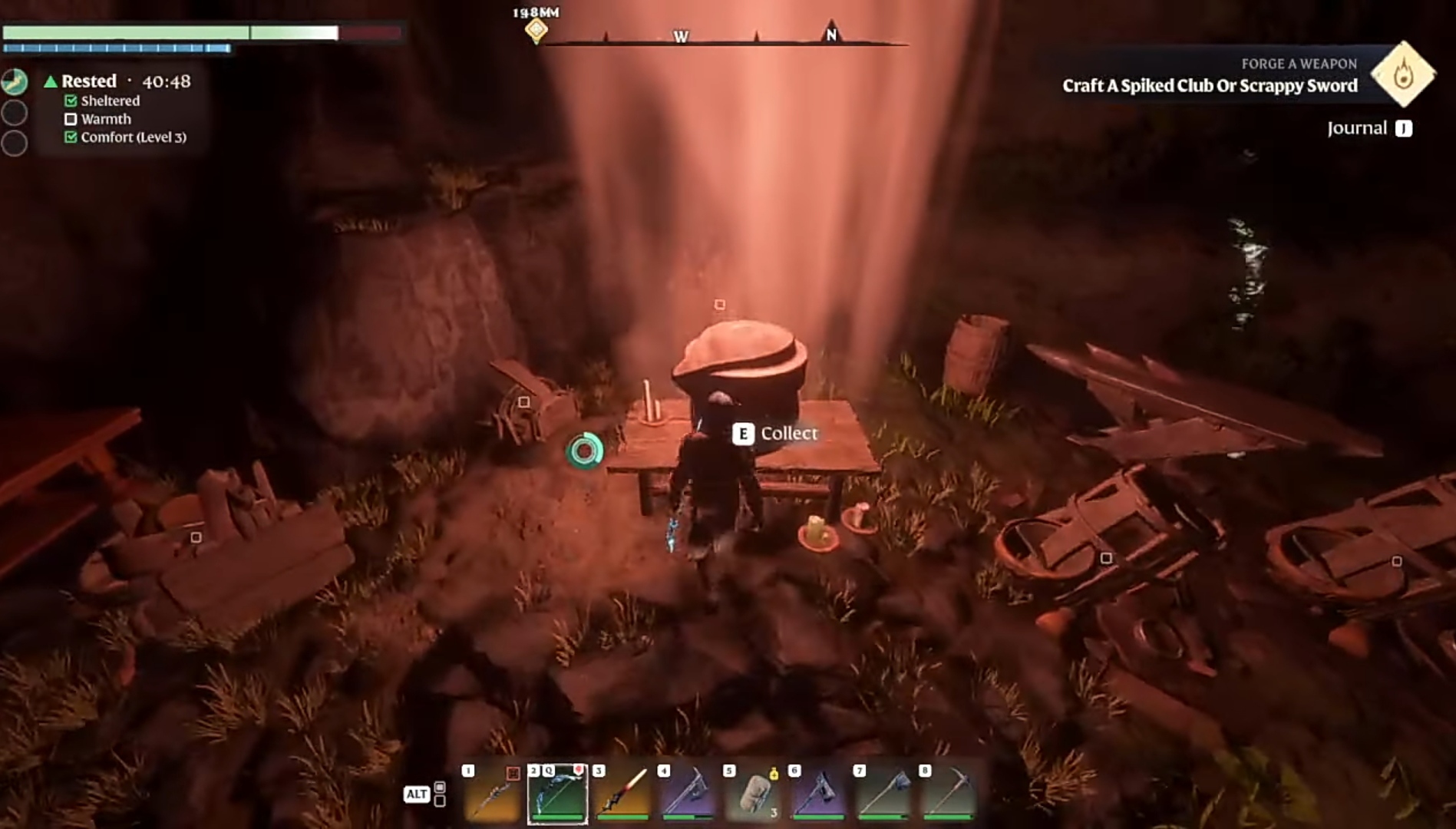Toggle the Comfort Level 3 checkbox
1456x829 pixels.
tap(71, 137)
